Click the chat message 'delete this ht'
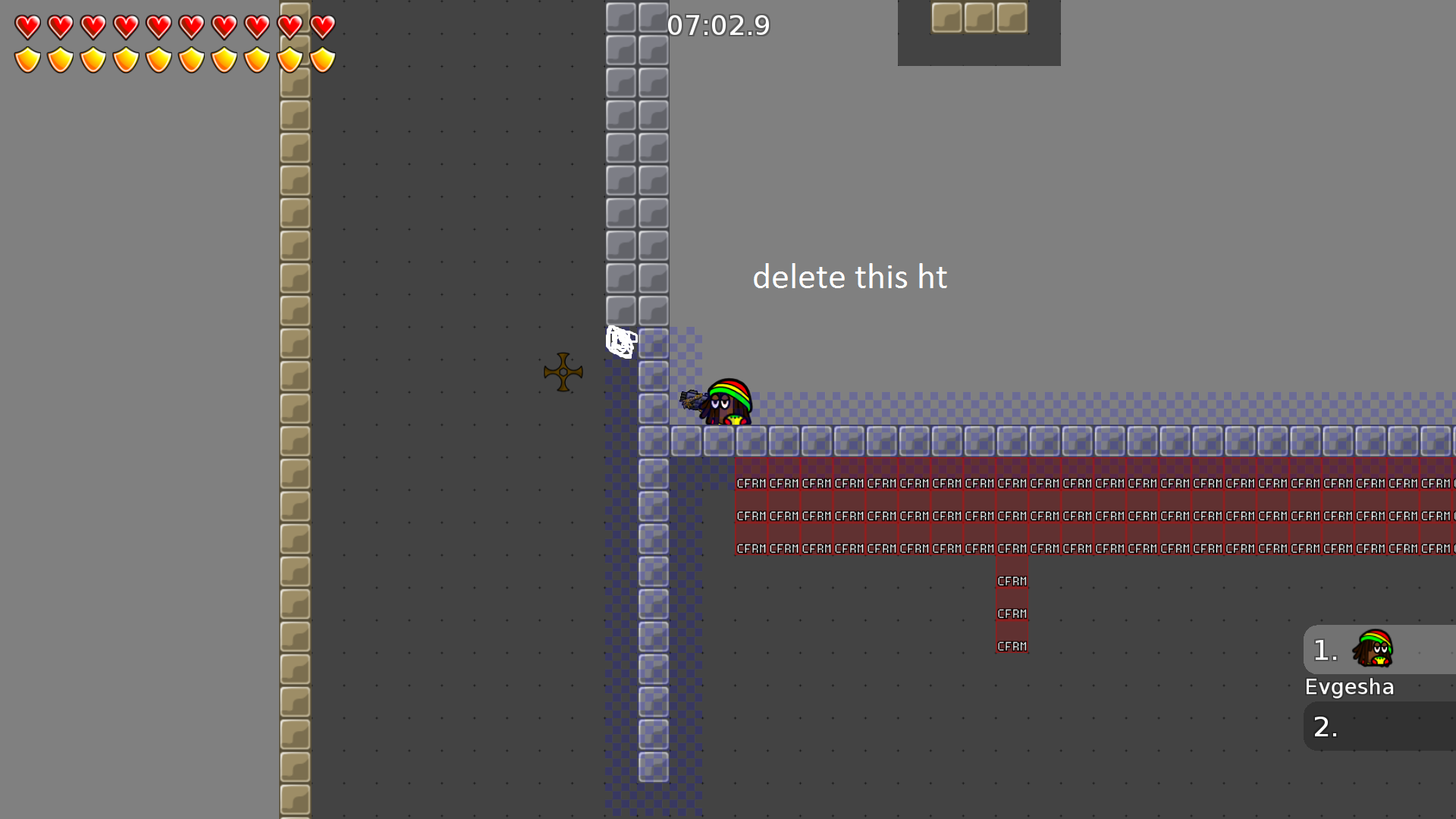 pyautogui.click(x=850, y=277)
